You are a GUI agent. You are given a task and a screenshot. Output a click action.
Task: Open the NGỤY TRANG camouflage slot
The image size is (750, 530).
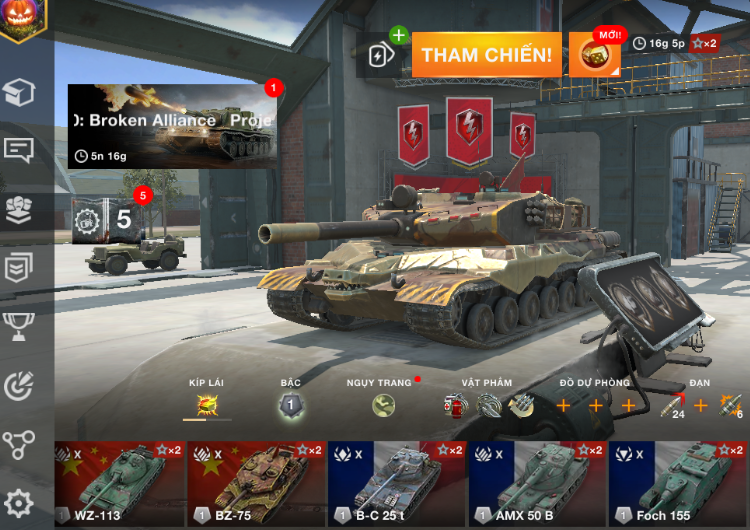[x=383, y=405]
